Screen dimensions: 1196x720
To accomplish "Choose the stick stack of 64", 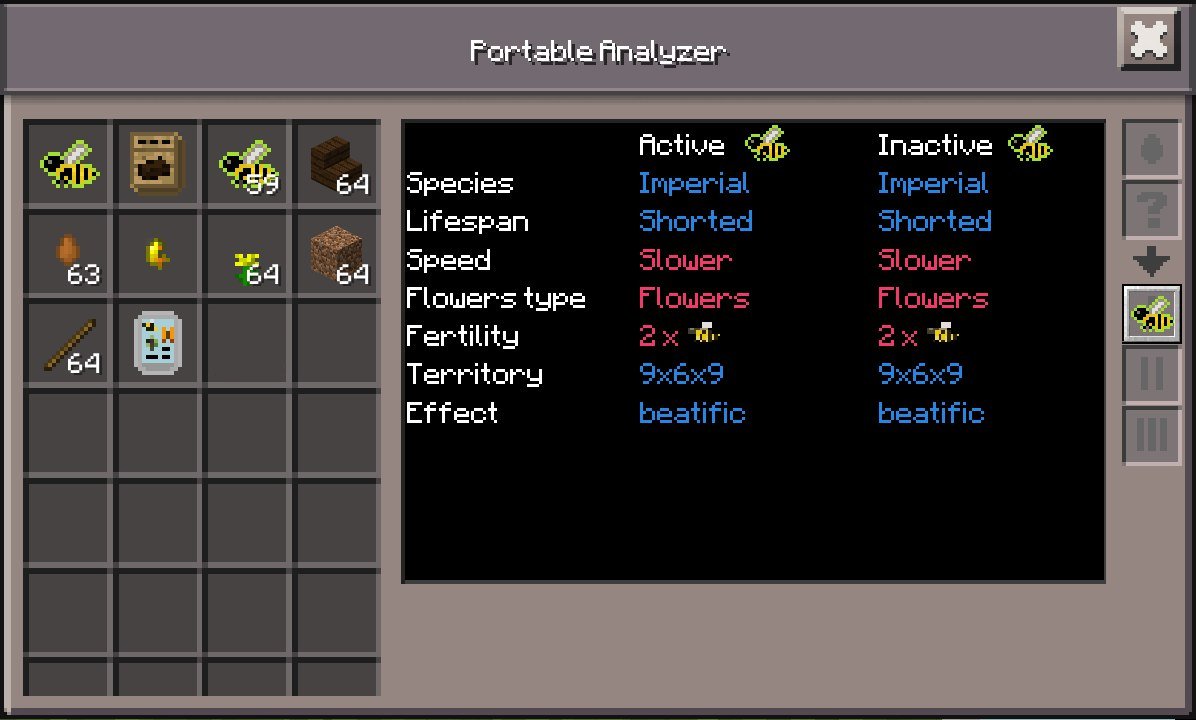I will [x=69, y=343].
